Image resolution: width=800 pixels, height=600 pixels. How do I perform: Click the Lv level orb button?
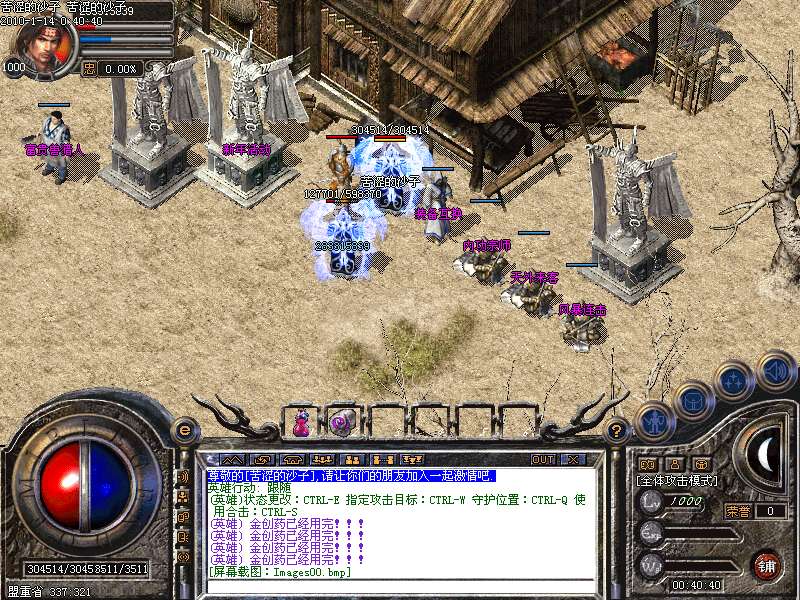tap(651, 501)
